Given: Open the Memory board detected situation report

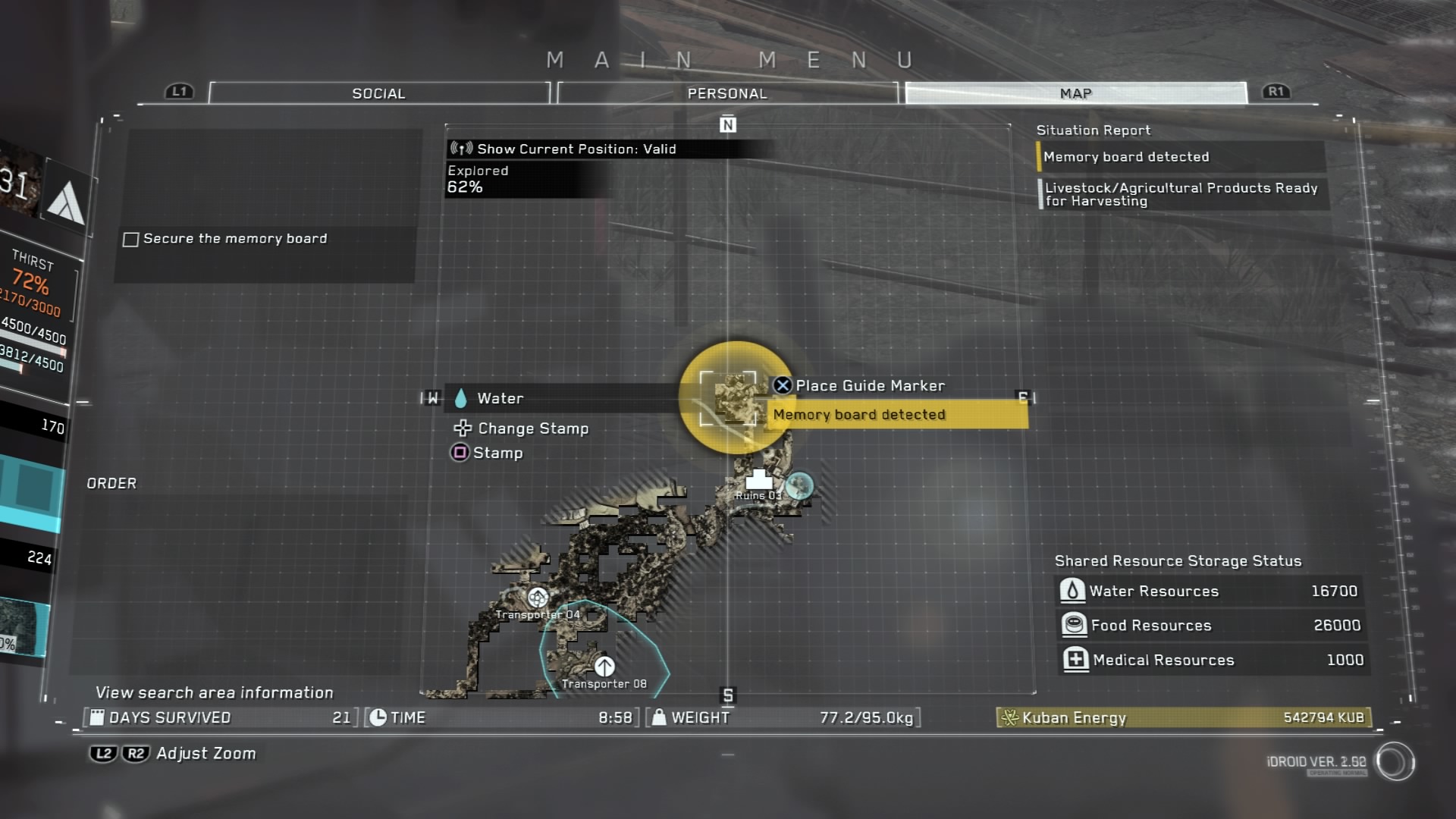Looking at the screenshot, I should 1179,157.
